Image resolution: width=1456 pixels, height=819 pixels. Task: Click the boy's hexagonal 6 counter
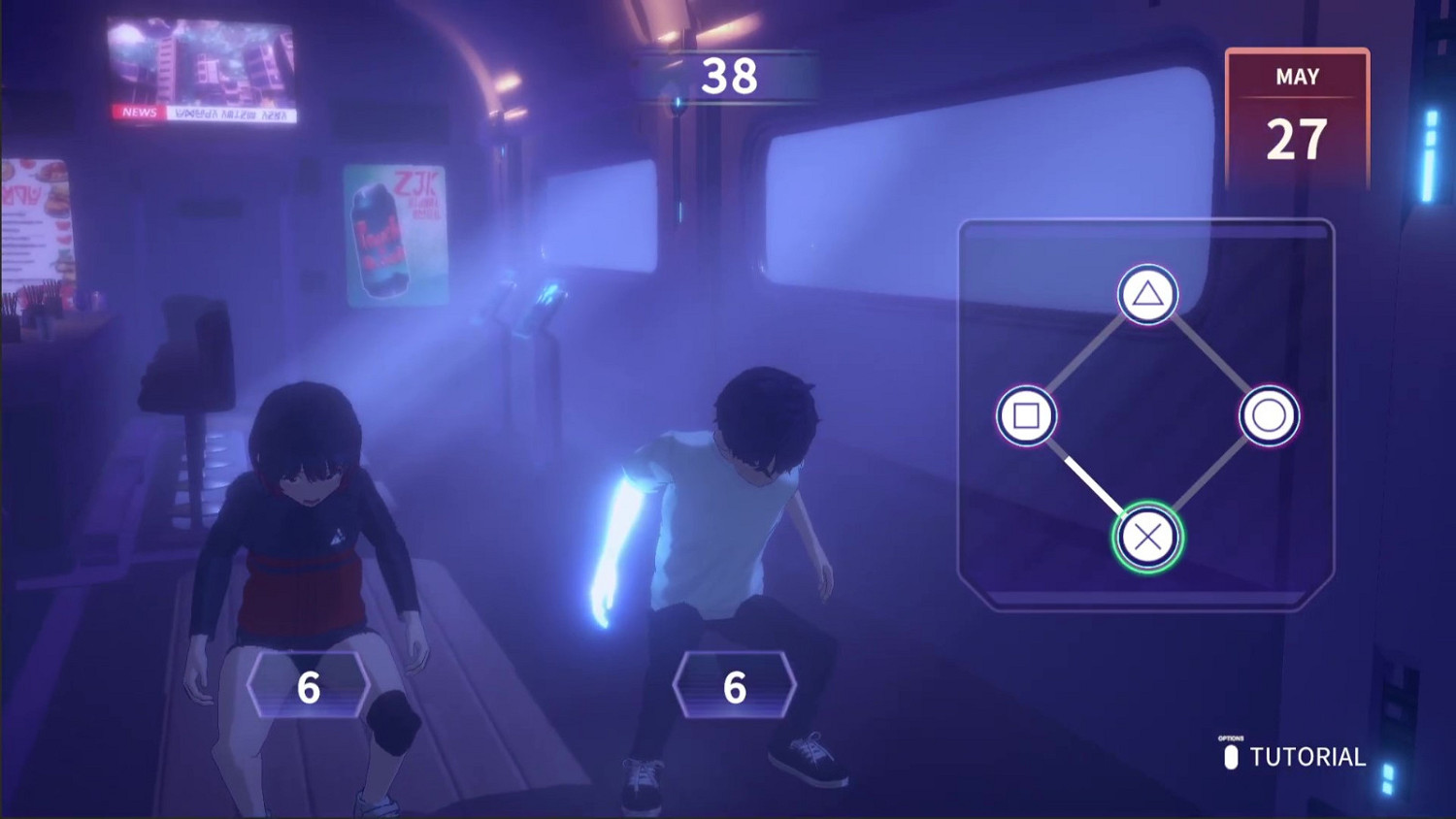733,685
